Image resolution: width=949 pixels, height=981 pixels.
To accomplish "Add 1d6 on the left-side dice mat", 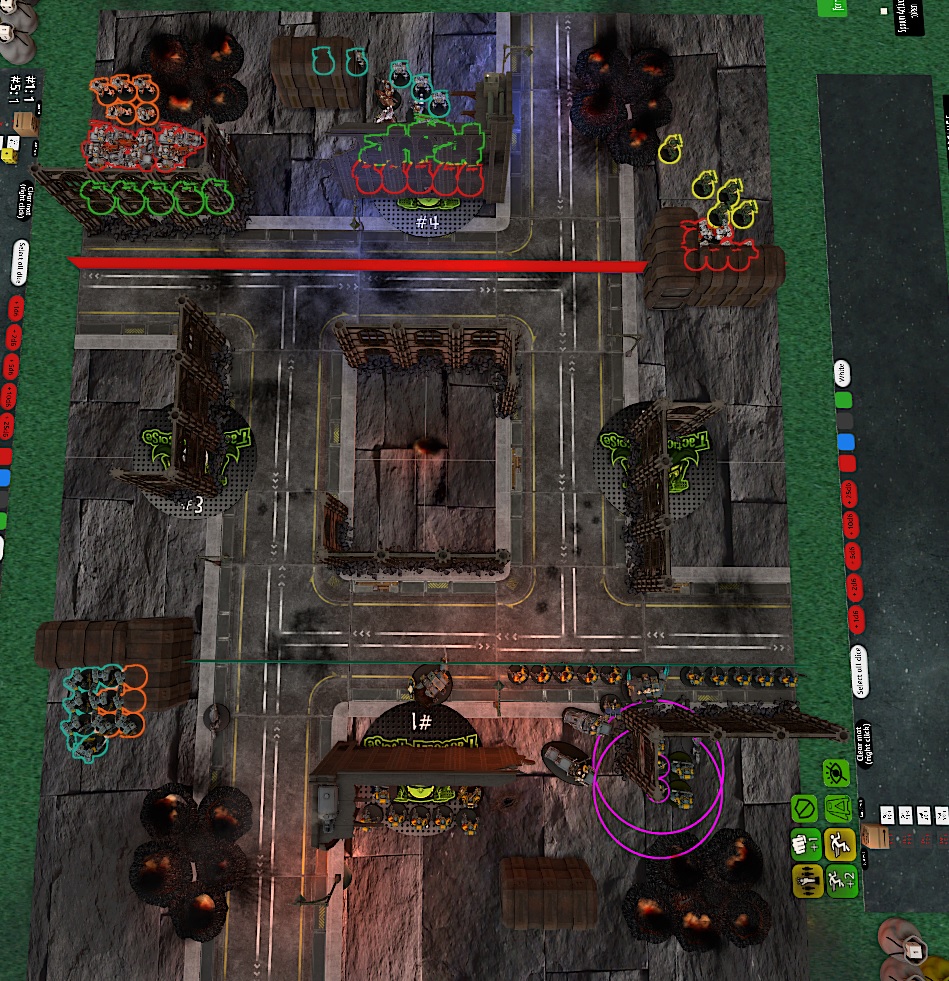I will click(17, 307).
